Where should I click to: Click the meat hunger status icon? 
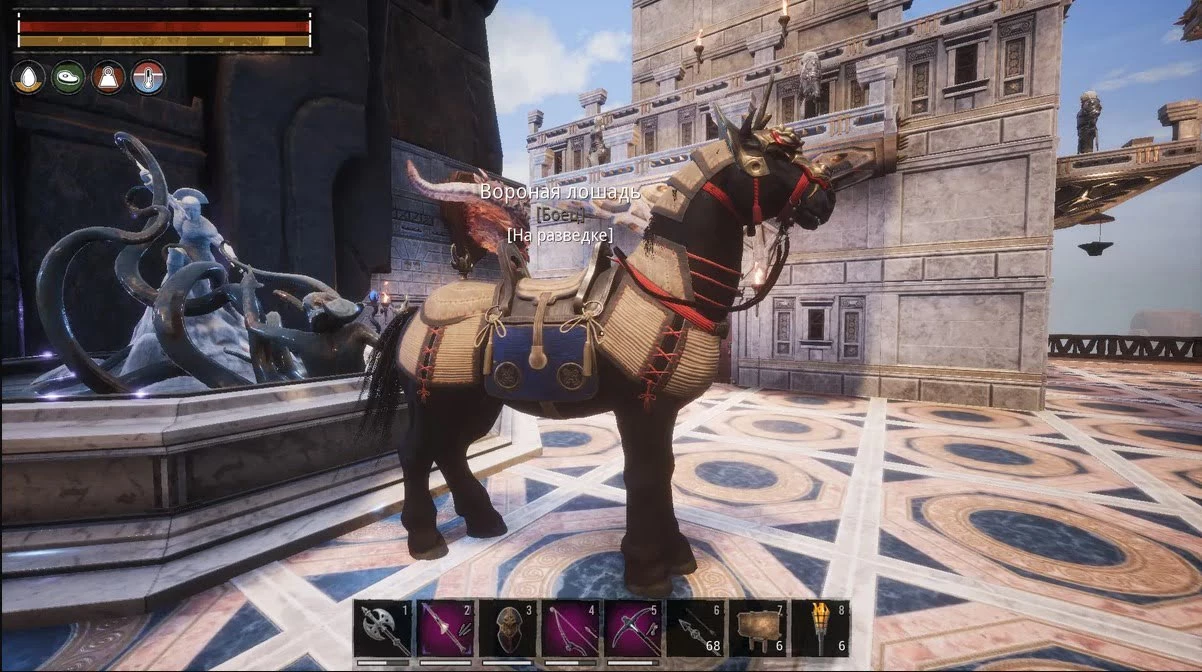[x=68, y=77]
